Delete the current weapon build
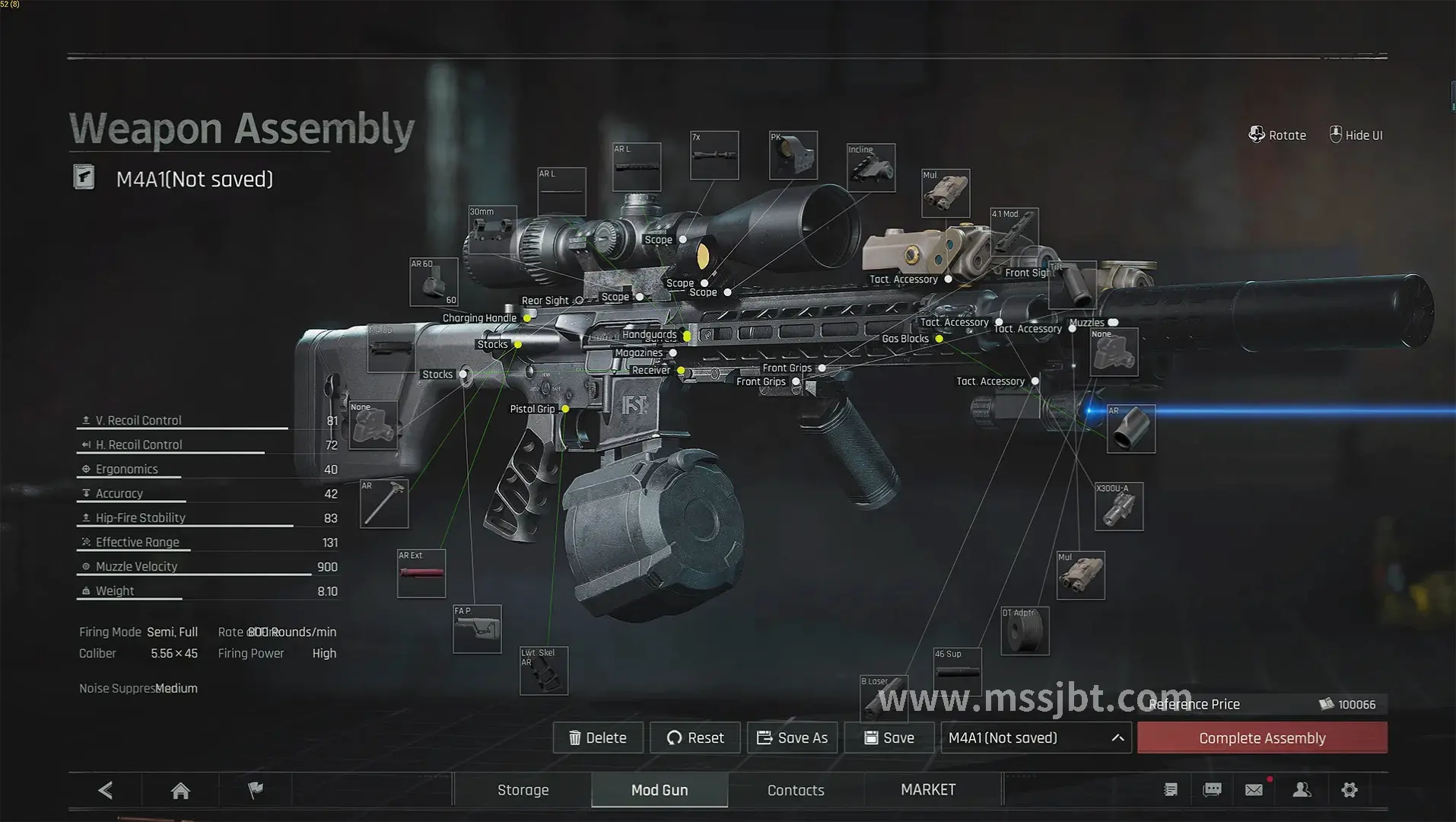 [x=598, y=738]
